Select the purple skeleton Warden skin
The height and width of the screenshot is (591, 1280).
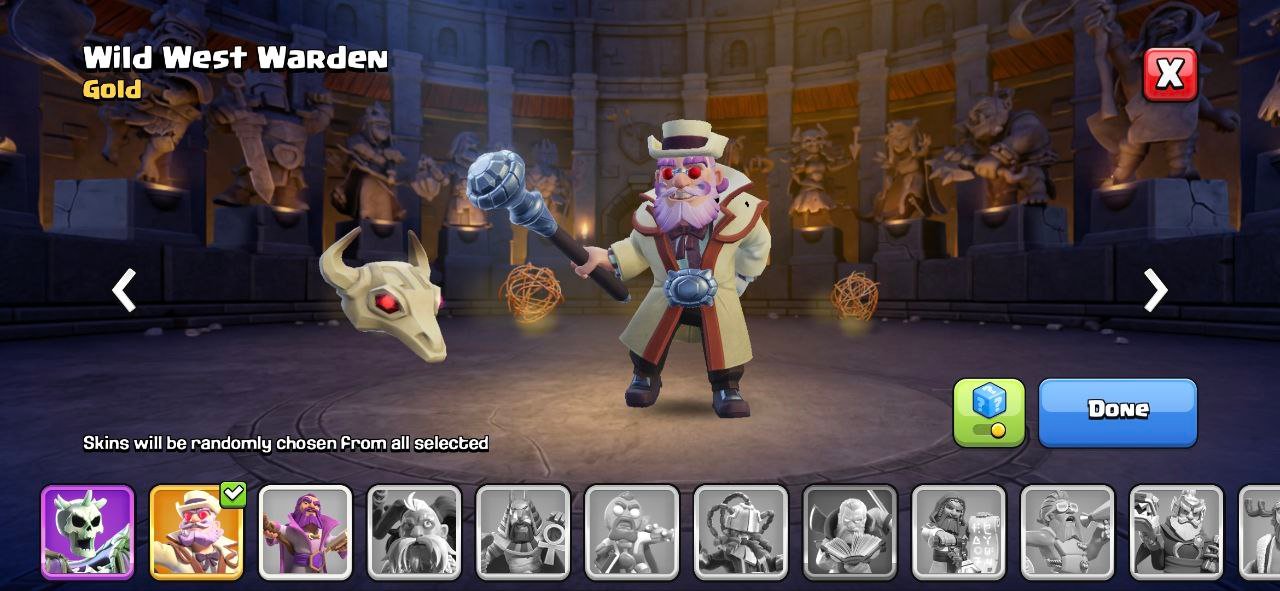click(87, 532)
